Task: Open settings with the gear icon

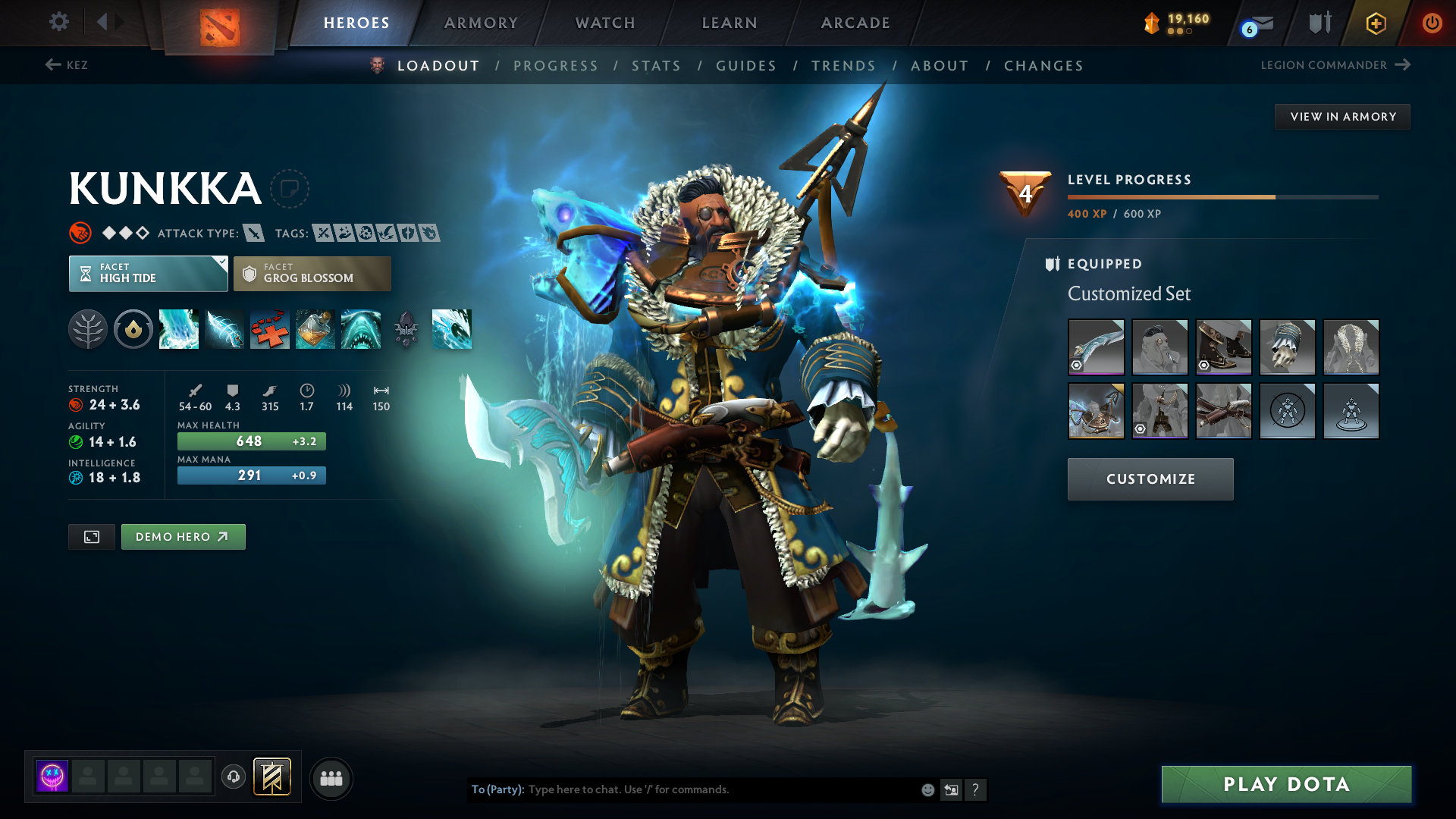Action: 58,22
